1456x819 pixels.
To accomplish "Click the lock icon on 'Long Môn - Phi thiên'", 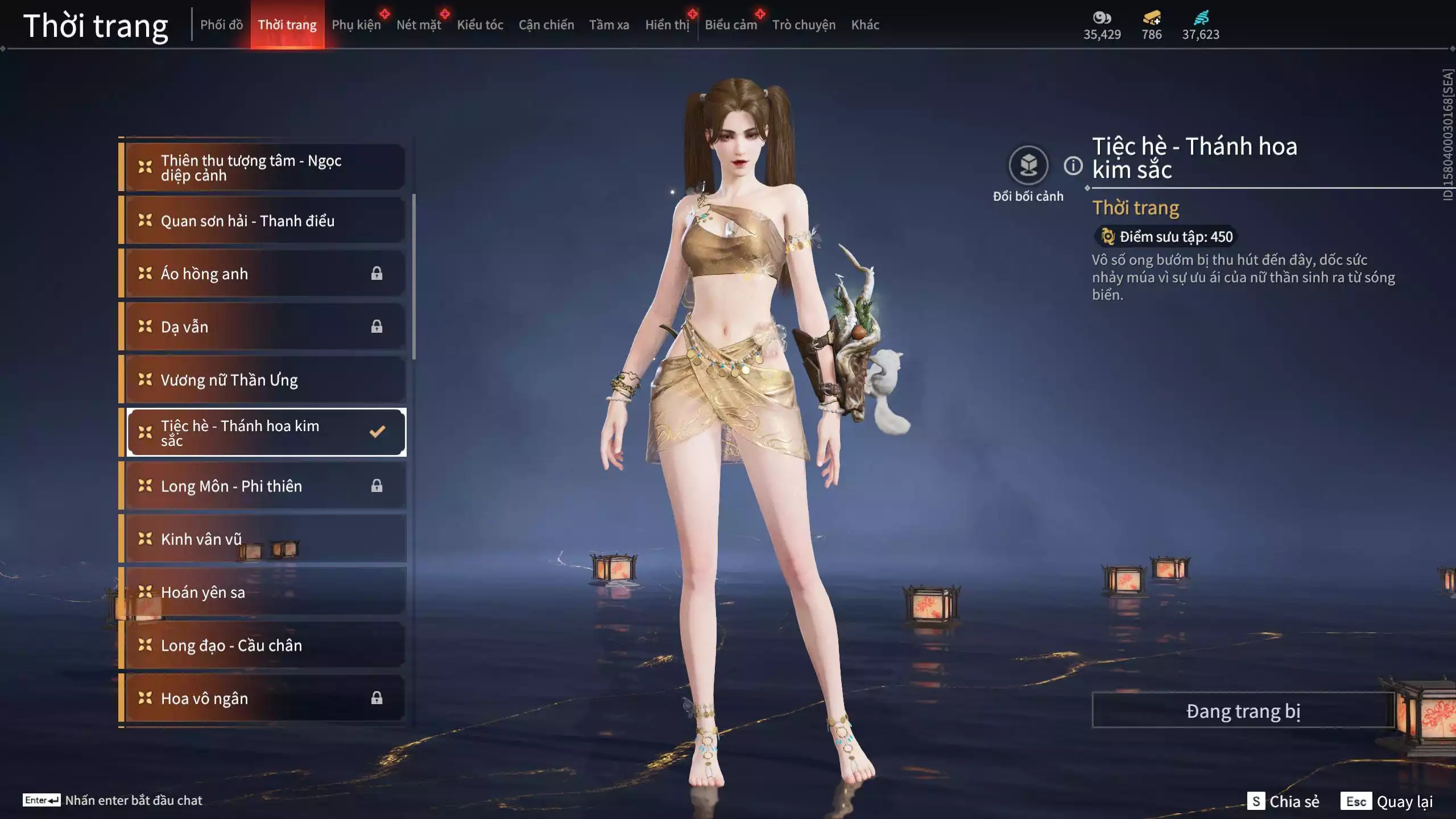I will [x=377, y=486].
